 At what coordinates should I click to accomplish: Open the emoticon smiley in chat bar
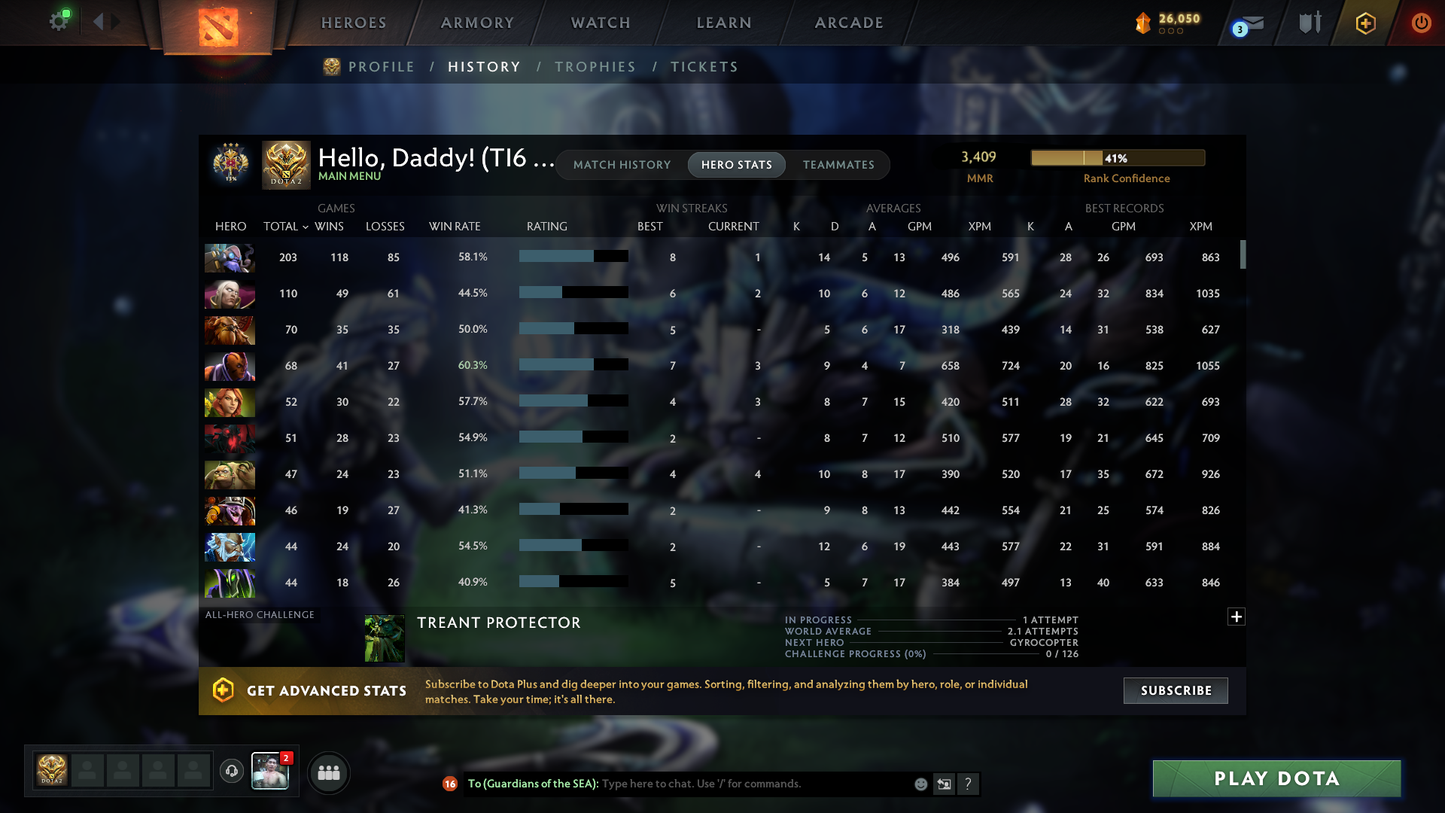(x=920, y=784)
